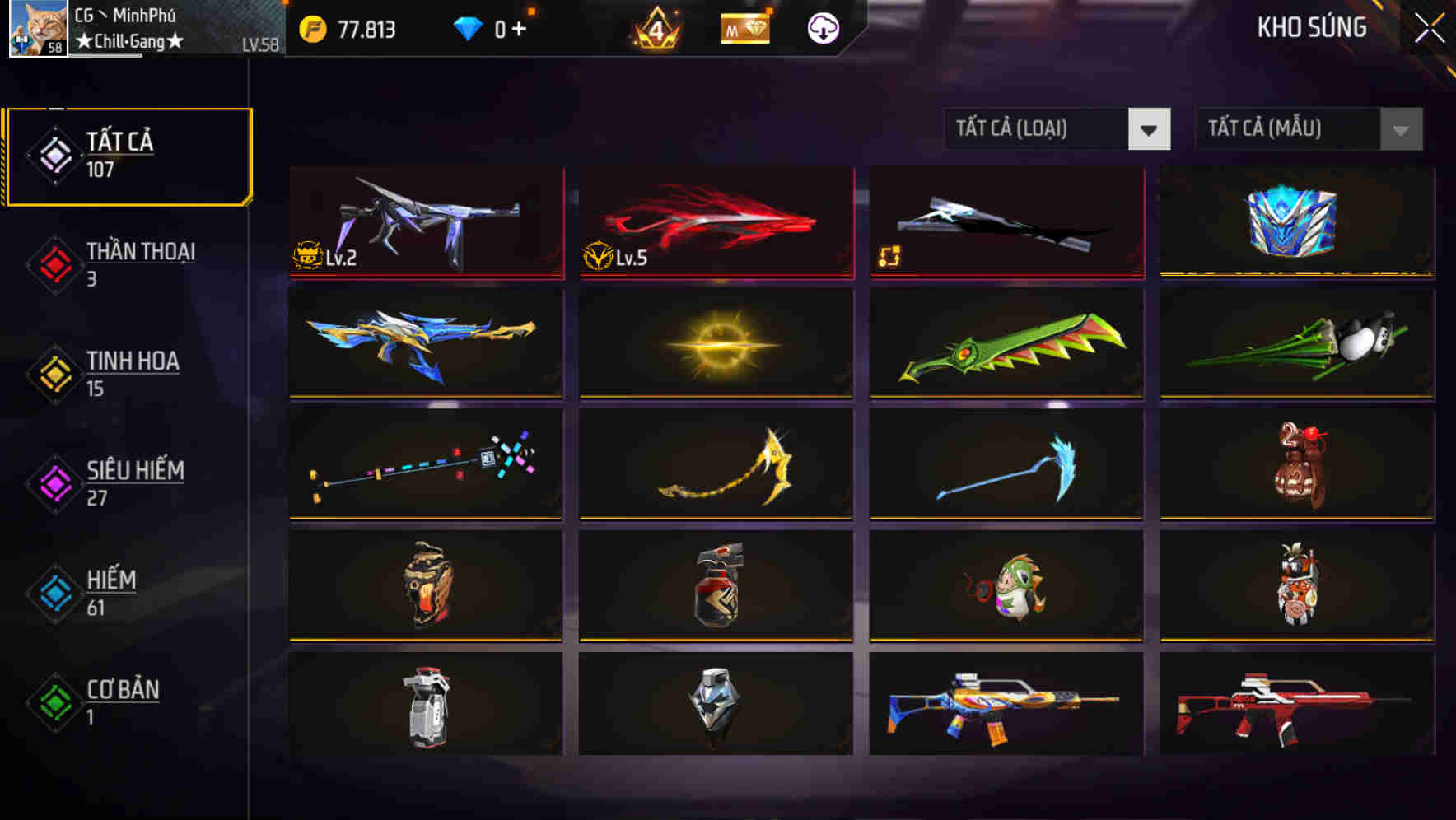Open the TẤT CẢ (LOẠI) filter dropdown

(x=1034, y=129)
